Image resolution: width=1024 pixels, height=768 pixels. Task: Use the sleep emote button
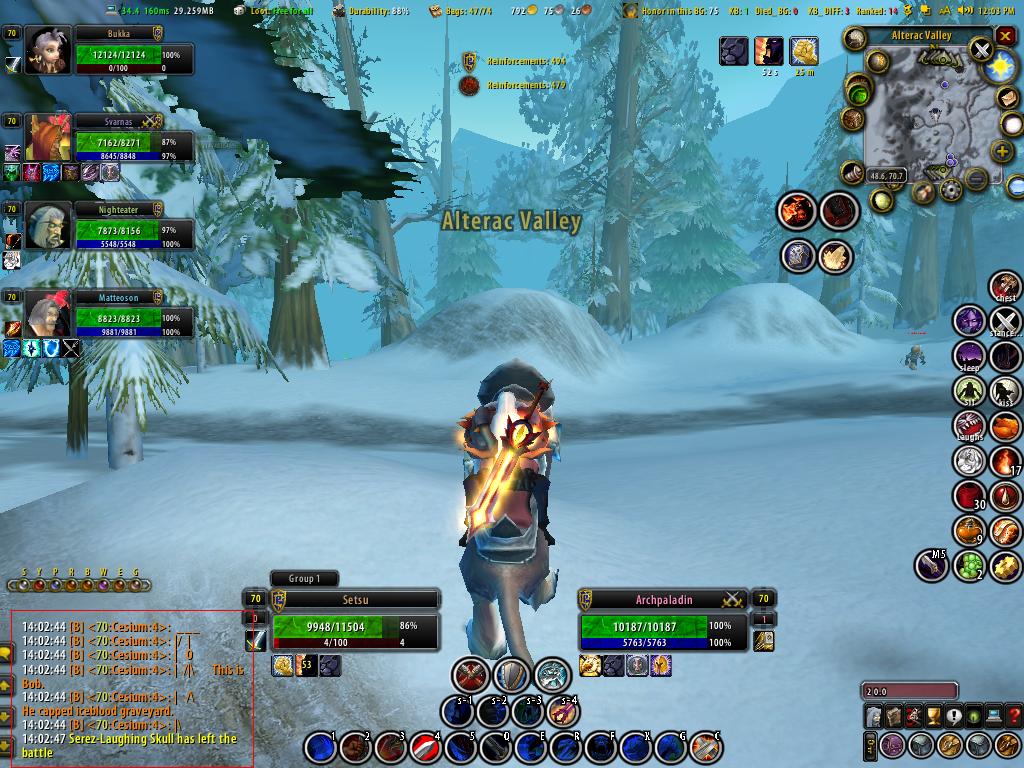pyautogui.click(x=969, y=356)
